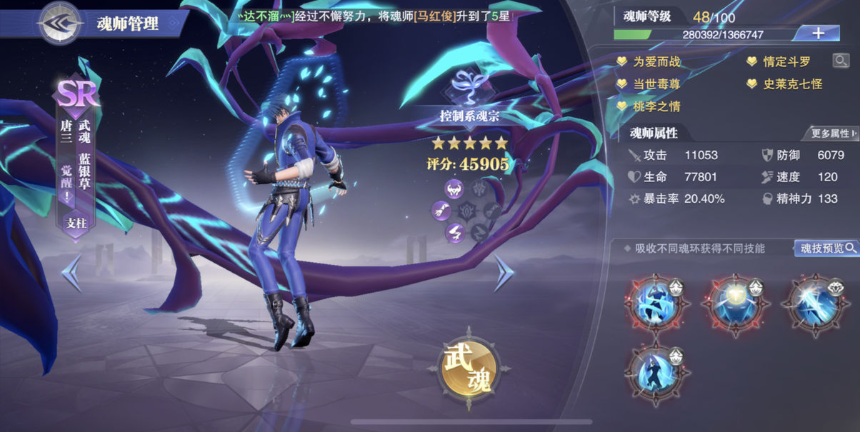Viewport: 860px width, 432px height.
Task: Show the next soul master with right arrow
Action: 504,272
